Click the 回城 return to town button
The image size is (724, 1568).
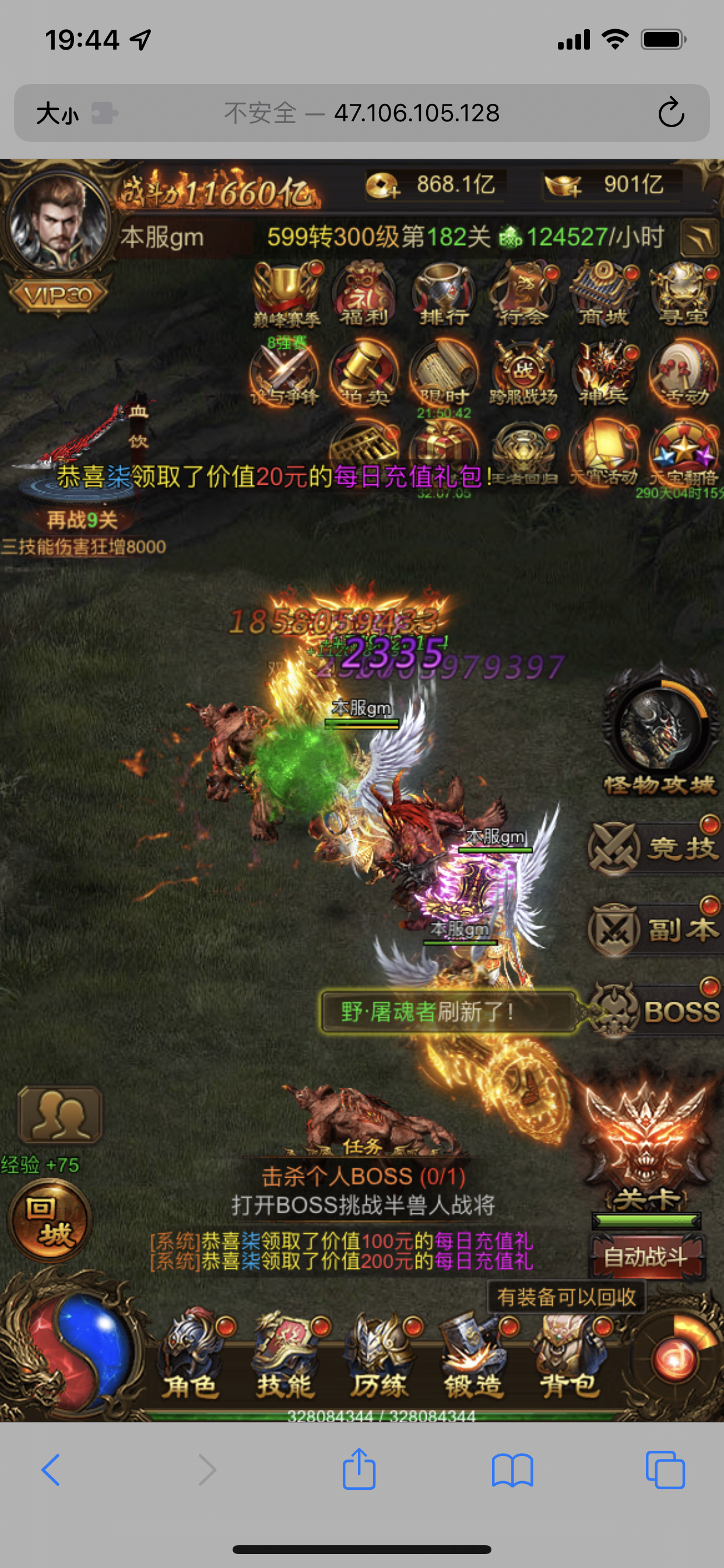(x=50, y=1220)
